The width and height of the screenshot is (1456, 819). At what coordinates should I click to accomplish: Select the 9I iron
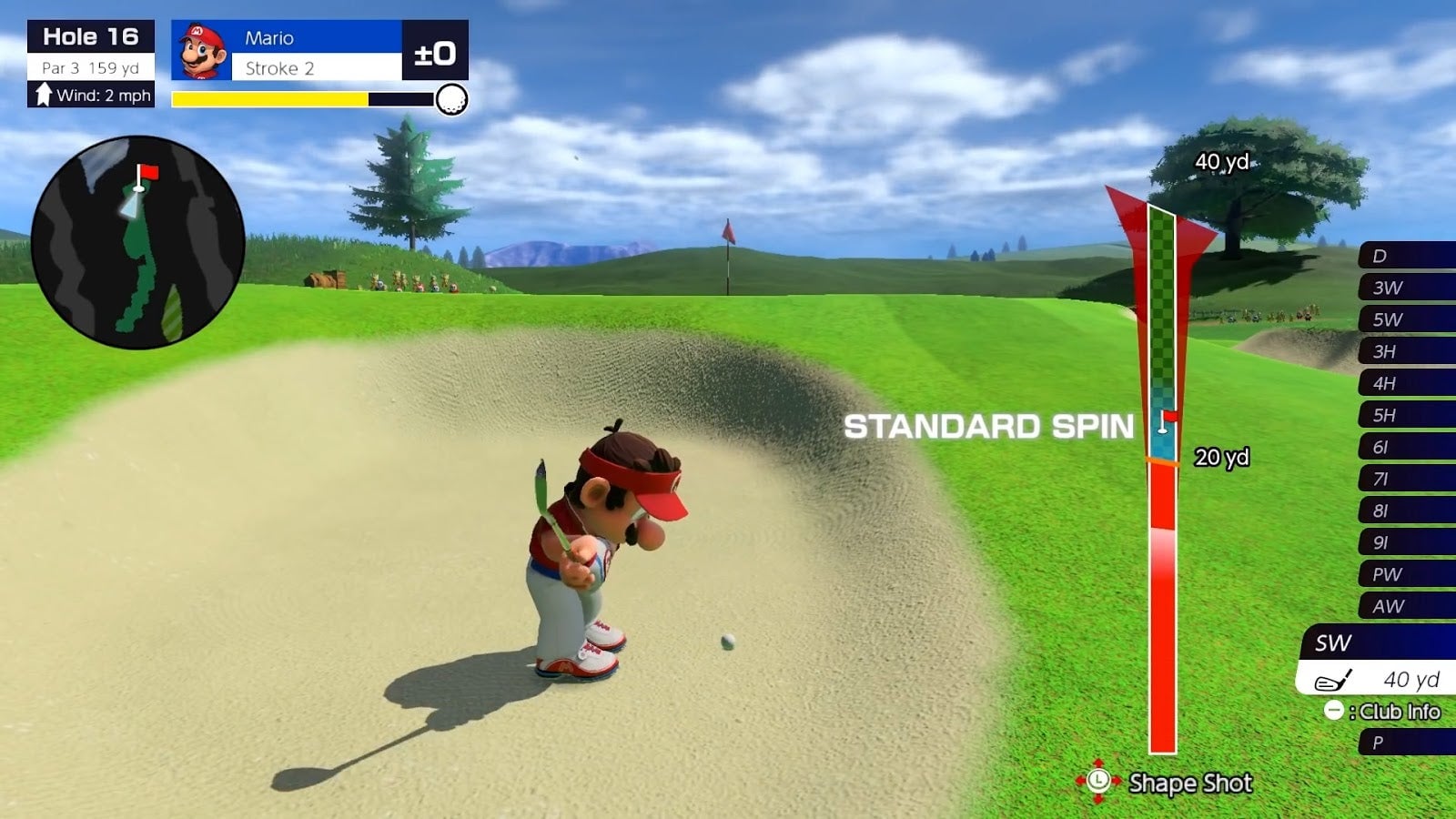pos(1407,542)
